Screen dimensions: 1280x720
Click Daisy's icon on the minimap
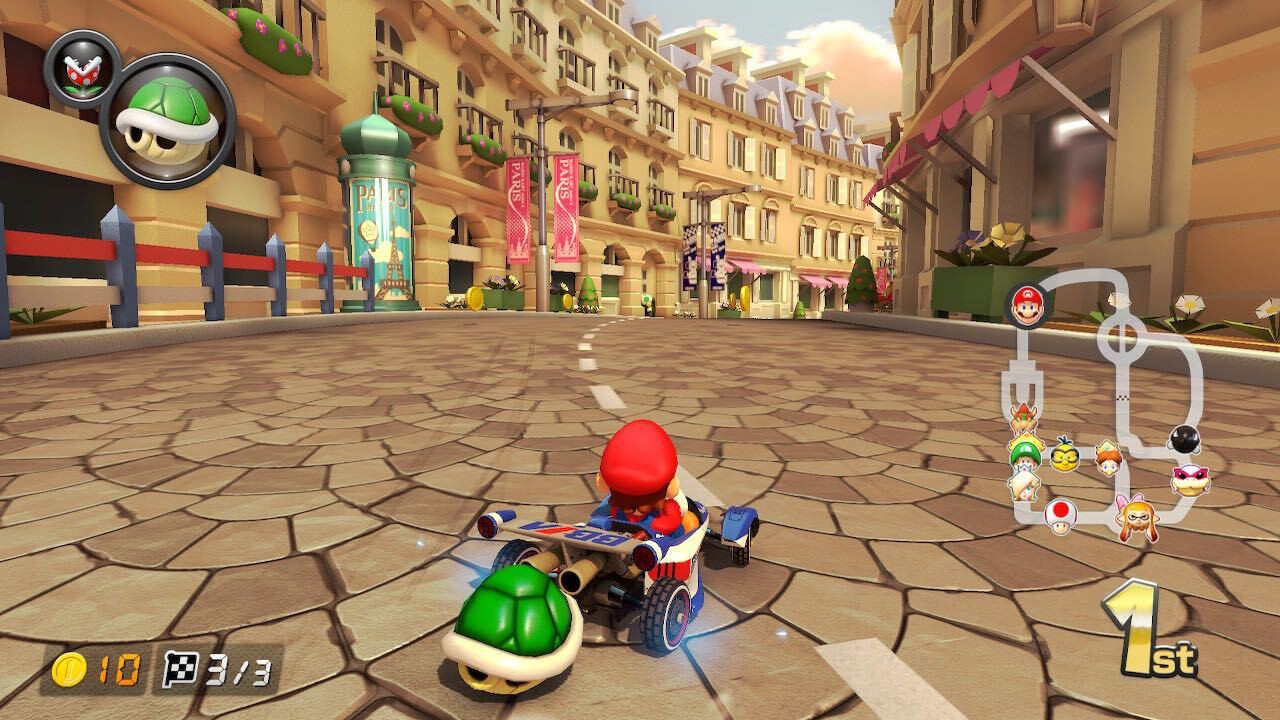click(x=1107, y=460)
